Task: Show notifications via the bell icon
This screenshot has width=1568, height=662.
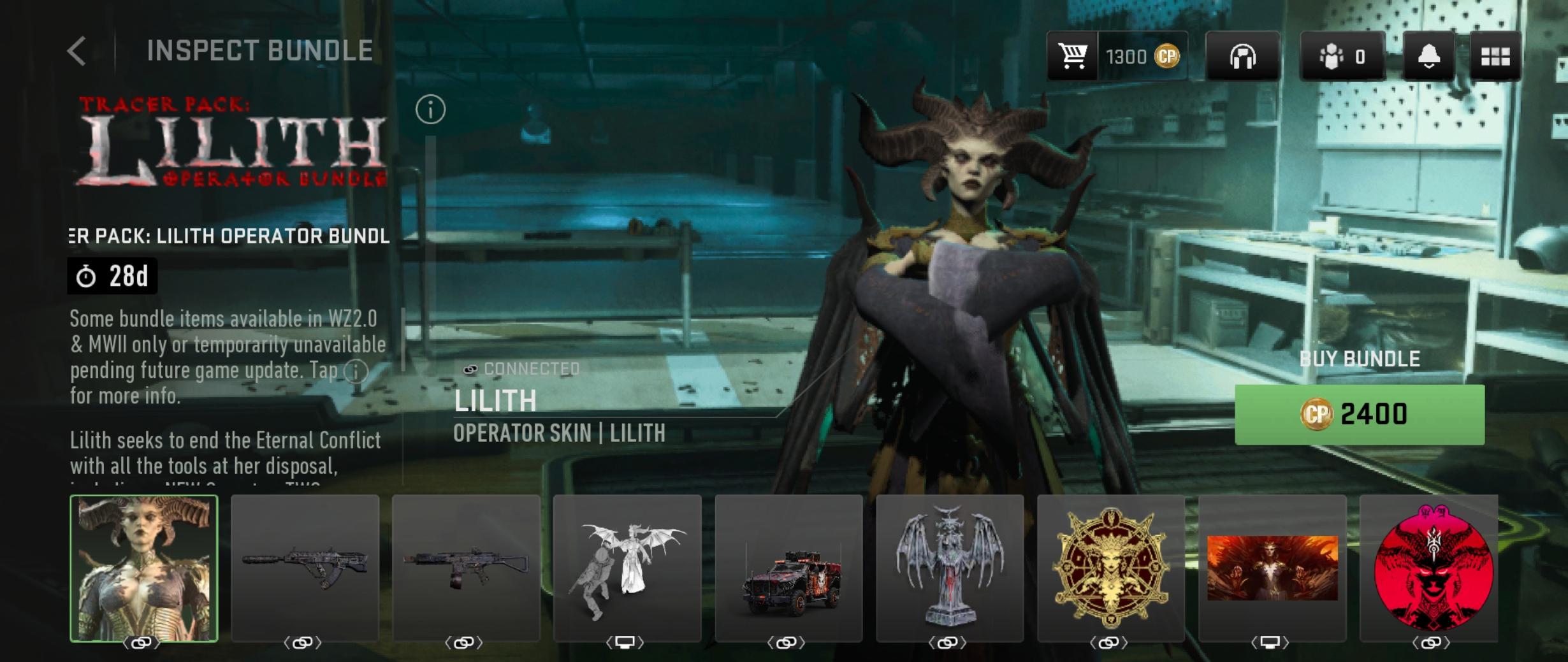Action: point(1428,57)
